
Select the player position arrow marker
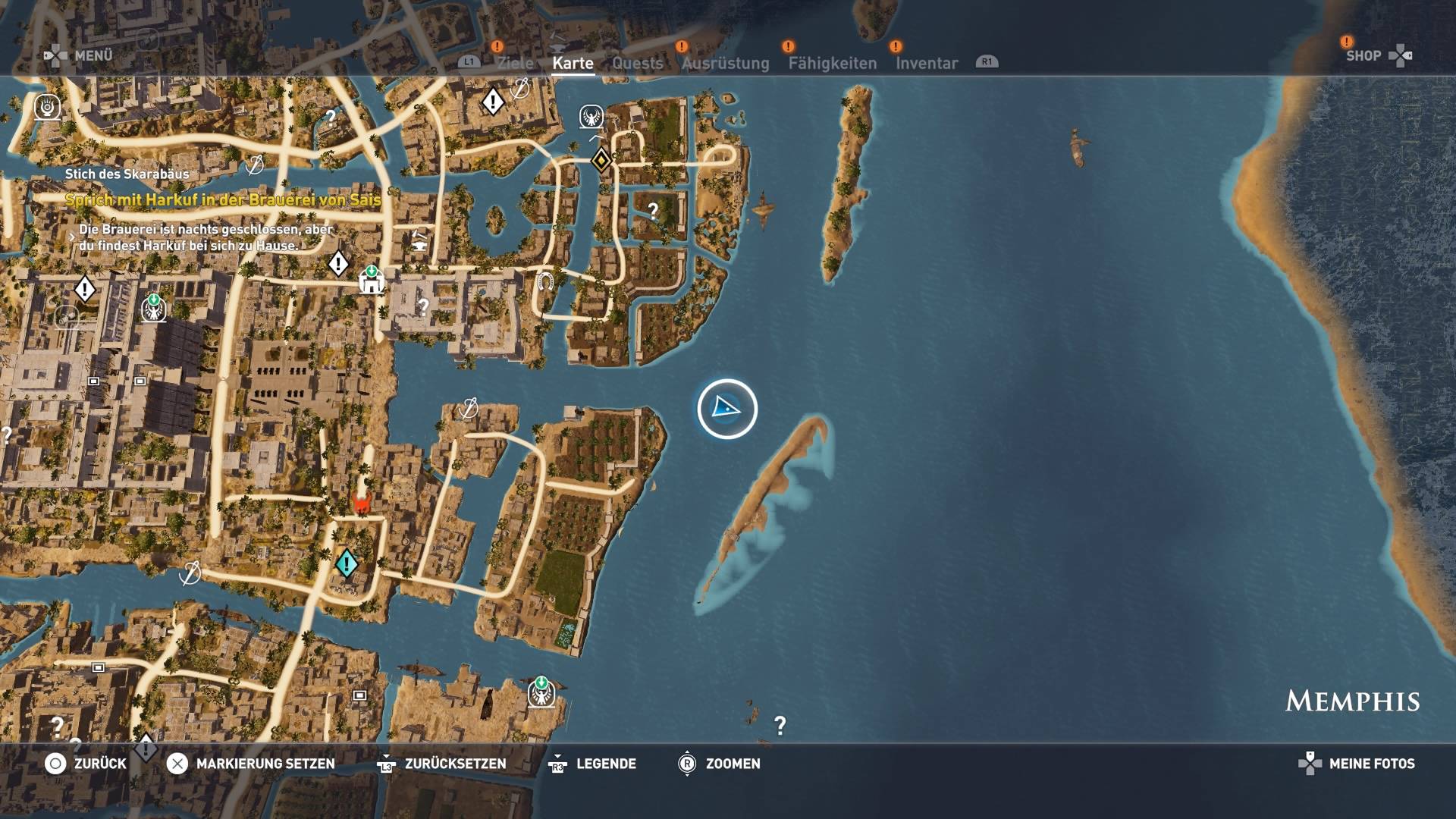pos(726,409)
